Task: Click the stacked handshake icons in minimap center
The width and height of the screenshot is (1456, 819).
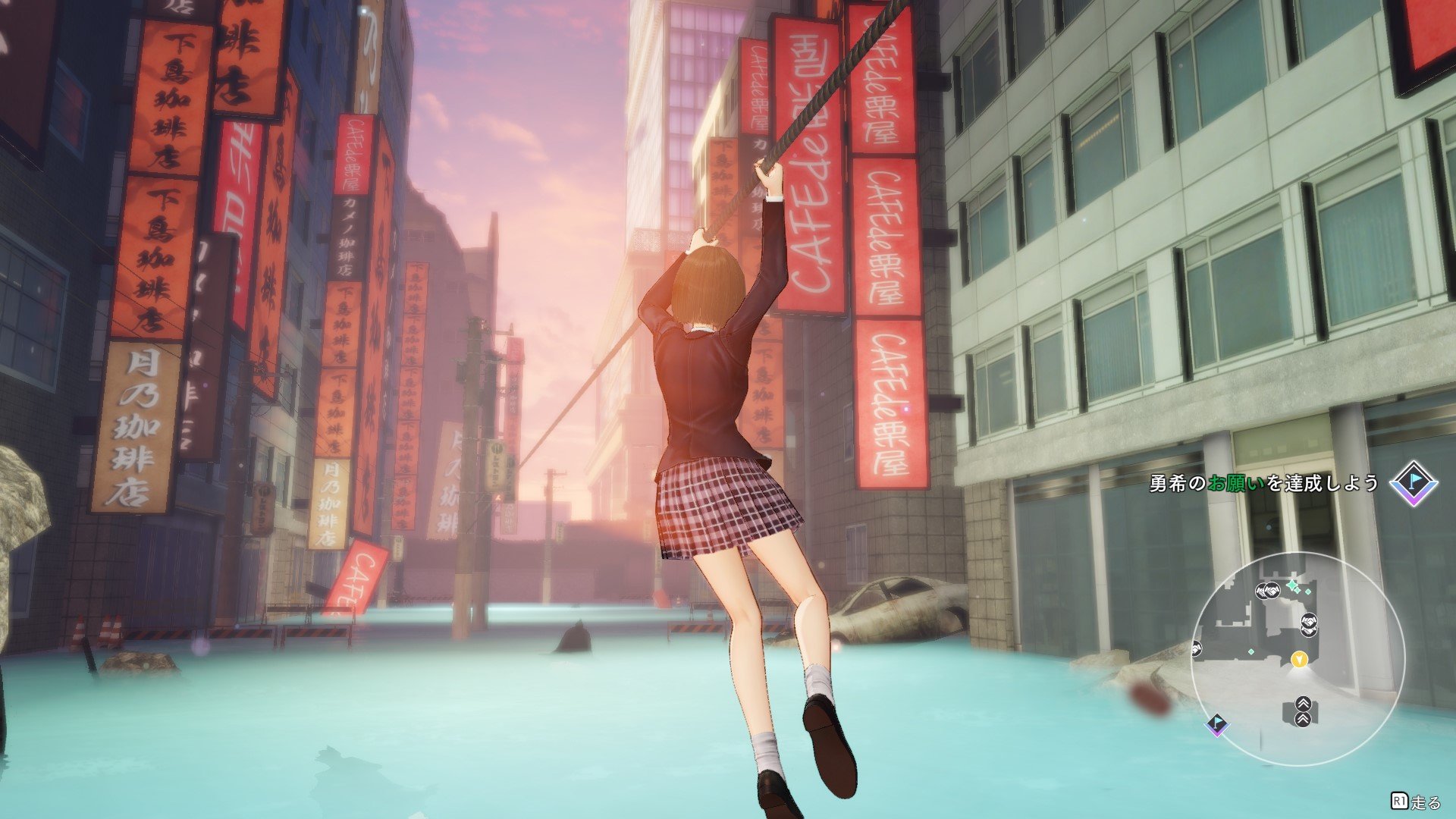Action: (x=1310, y=624)
